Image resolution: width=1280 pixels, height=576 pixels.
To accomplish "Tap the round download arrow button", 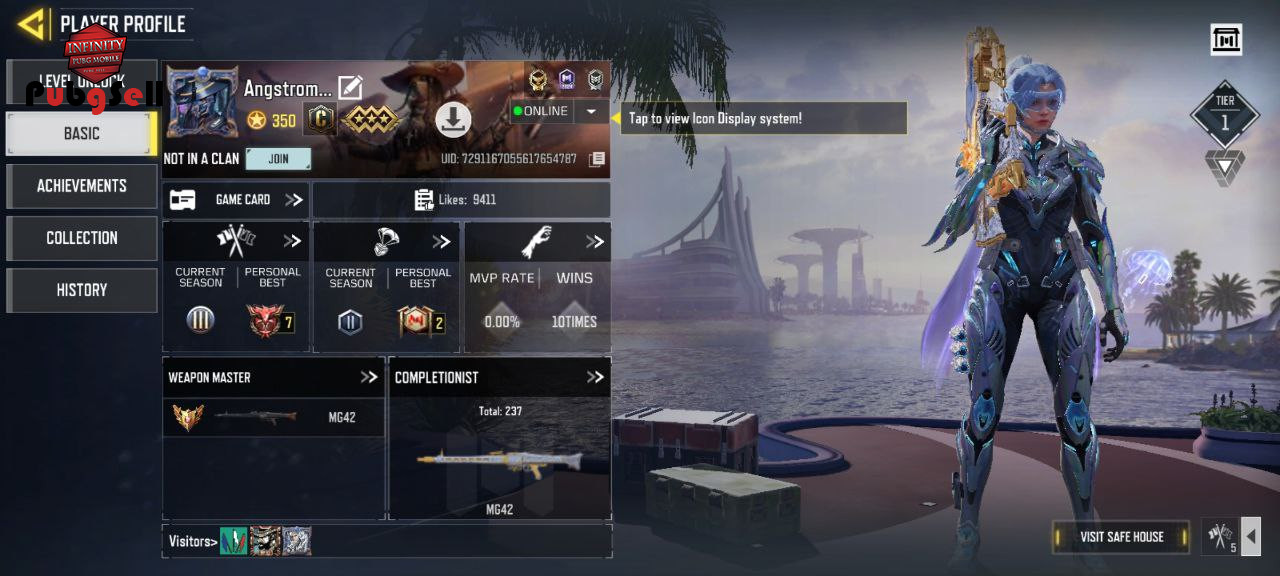I will pyautogui.click(x=453, y=120).
